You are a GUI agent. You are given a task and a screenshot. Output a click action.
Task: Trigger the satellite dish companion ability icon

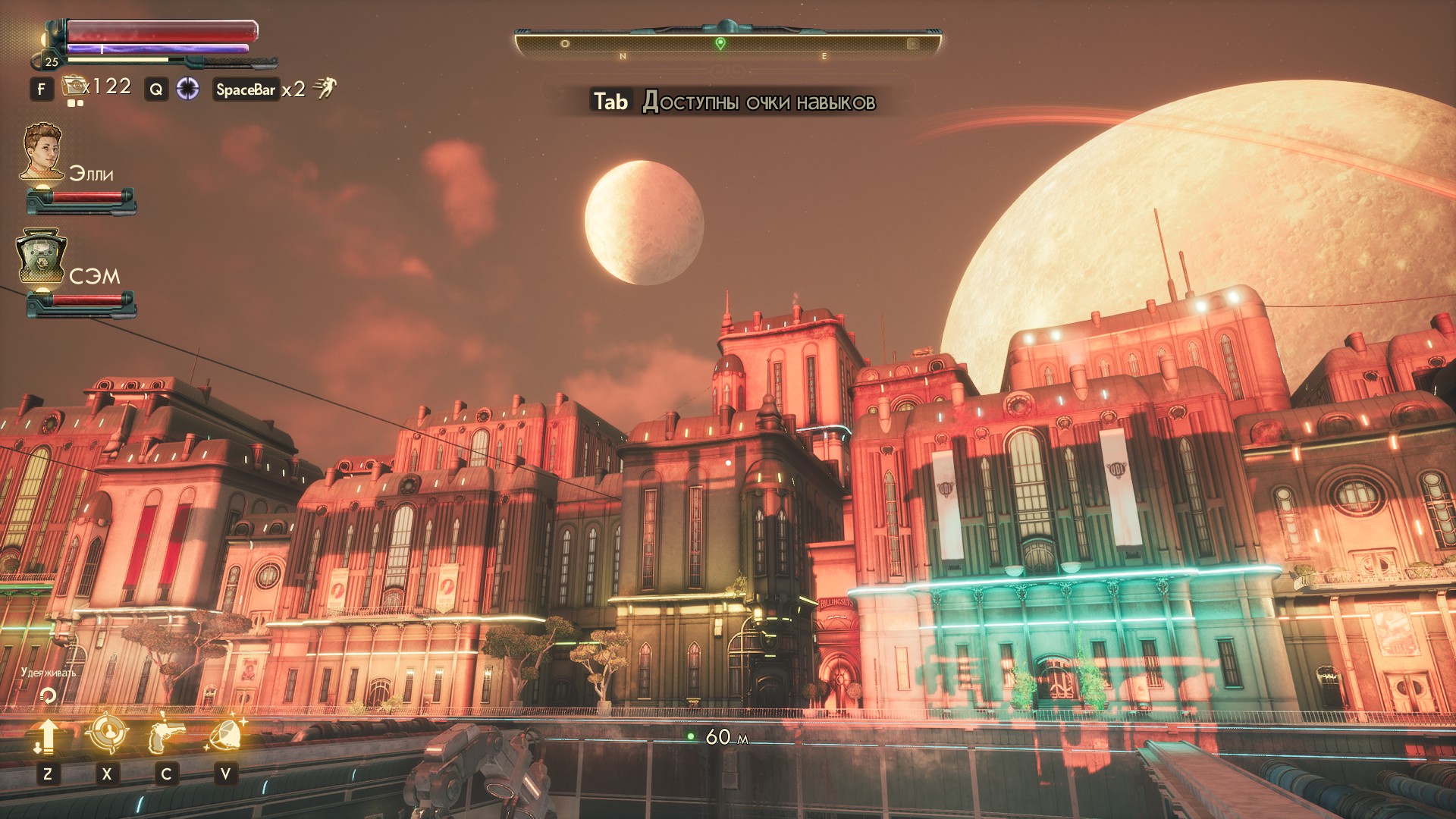[x=226, y=734]
